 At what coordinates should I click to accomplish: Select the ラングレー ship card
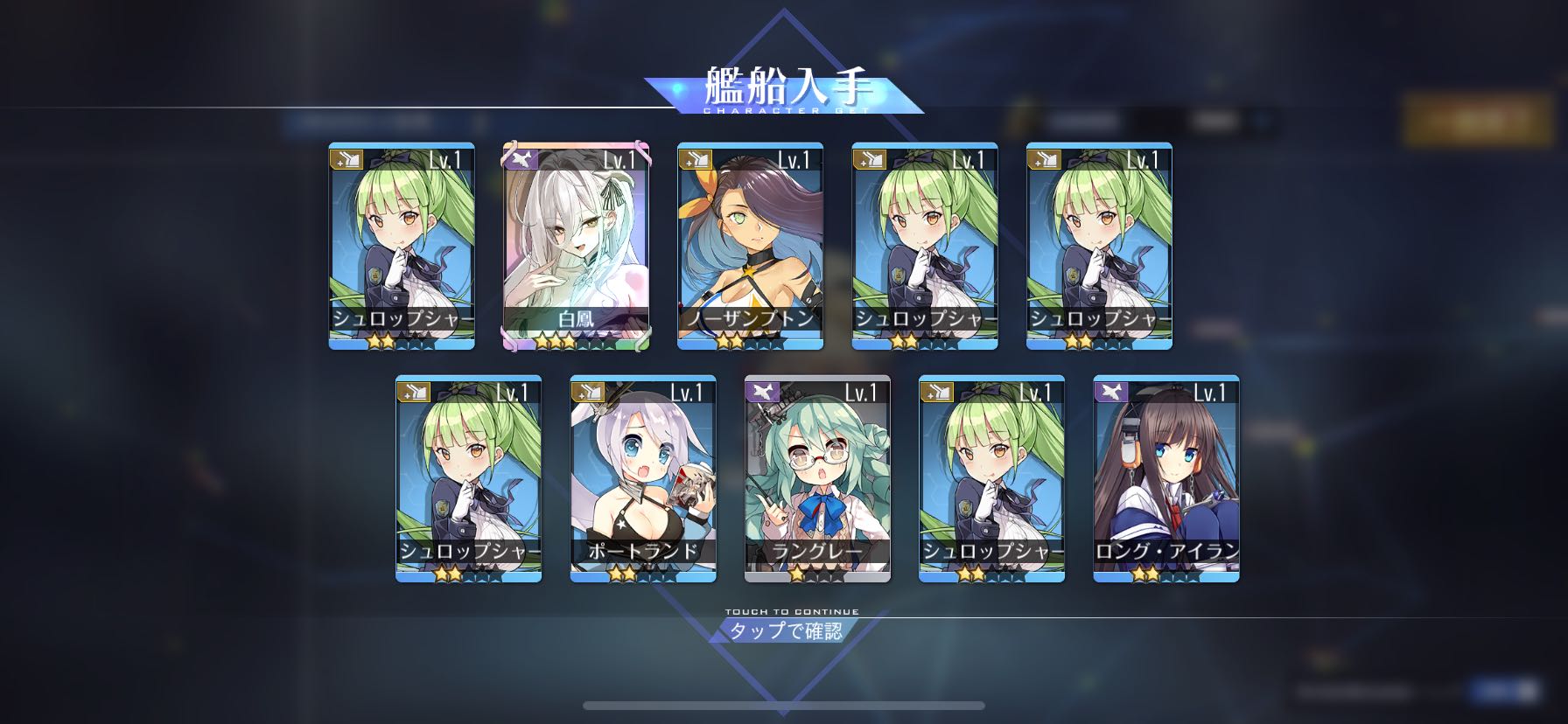(x=817, y=478)
